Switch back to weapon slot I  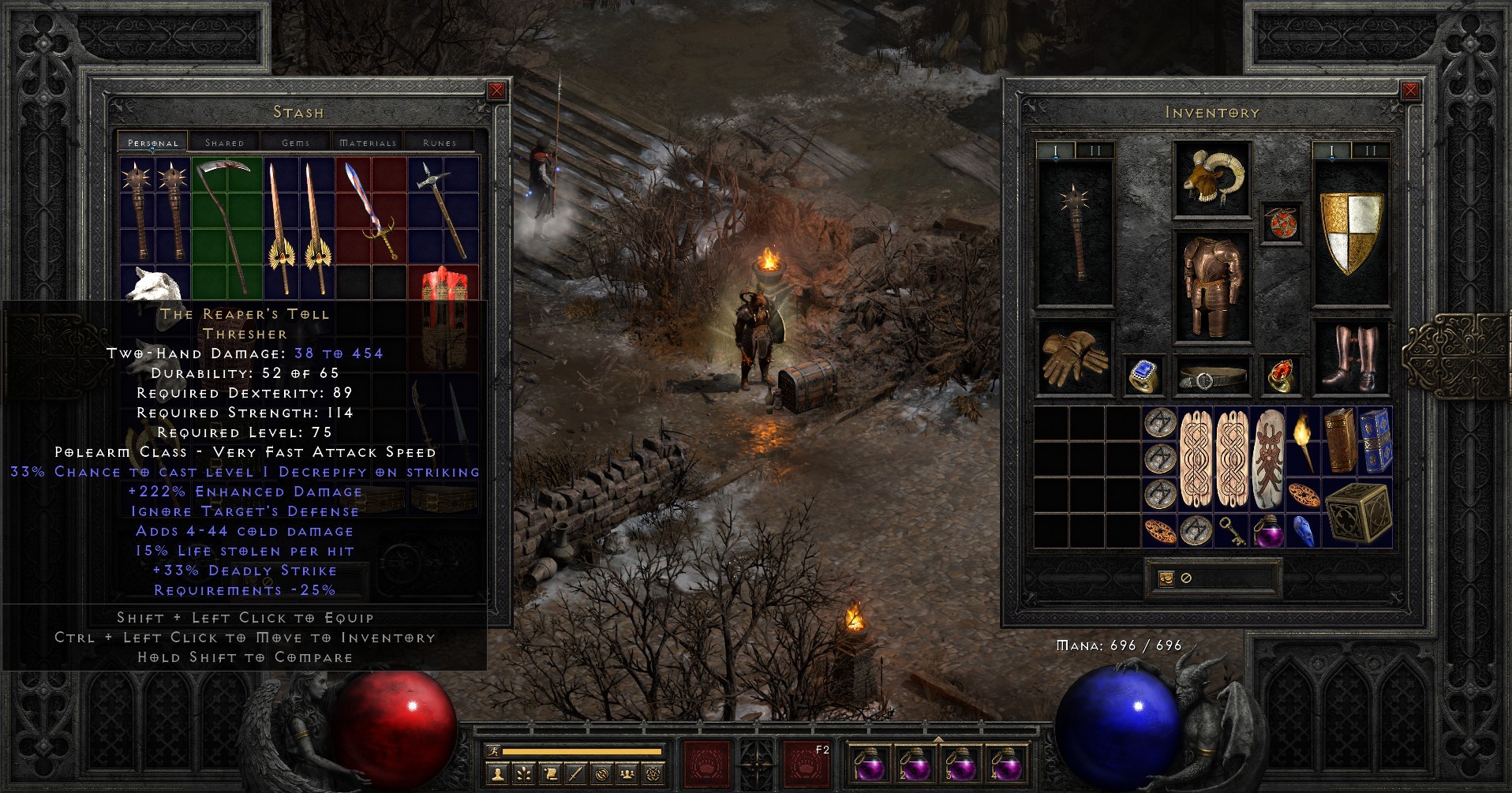pos(1056,150)
